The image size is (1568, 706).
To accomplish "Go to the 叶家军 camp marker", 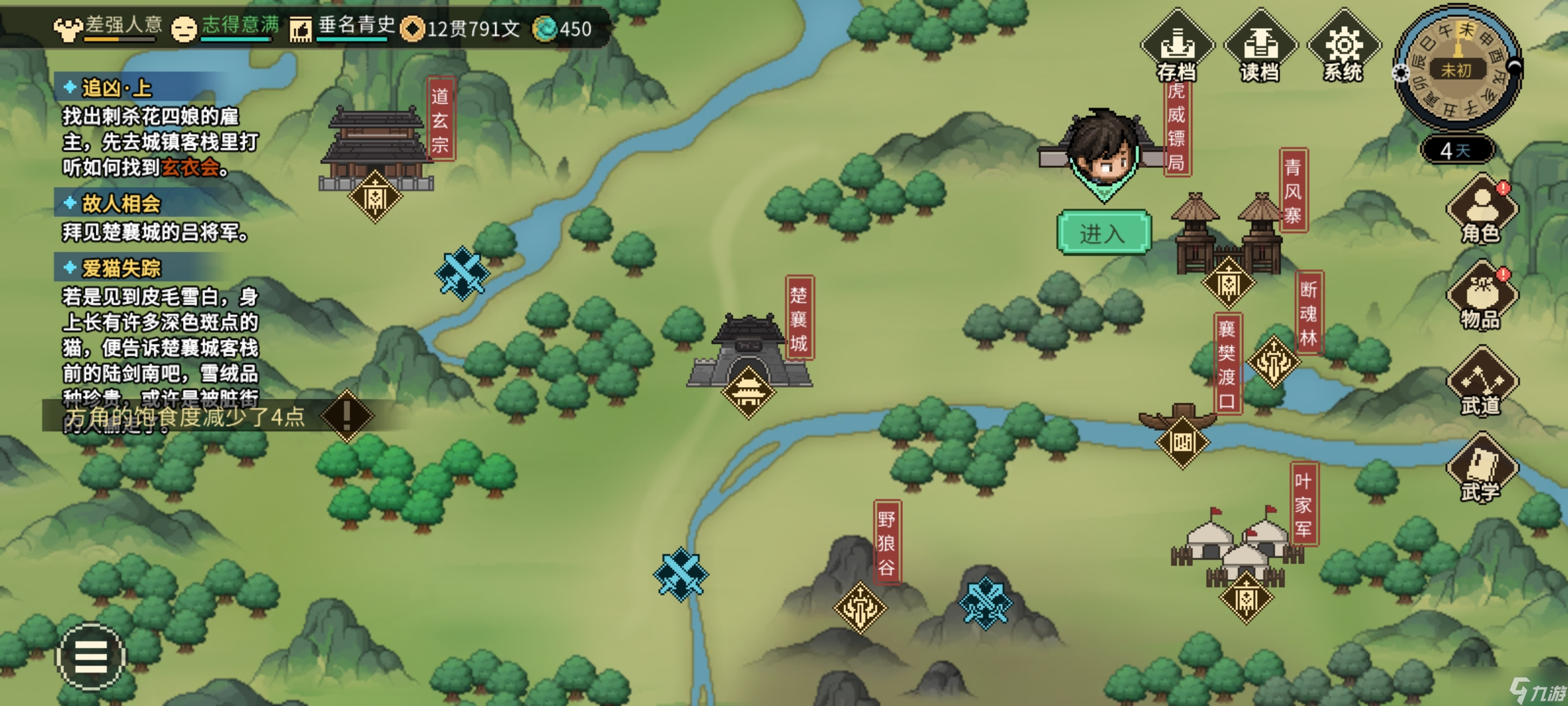I will pos(1247,598).
